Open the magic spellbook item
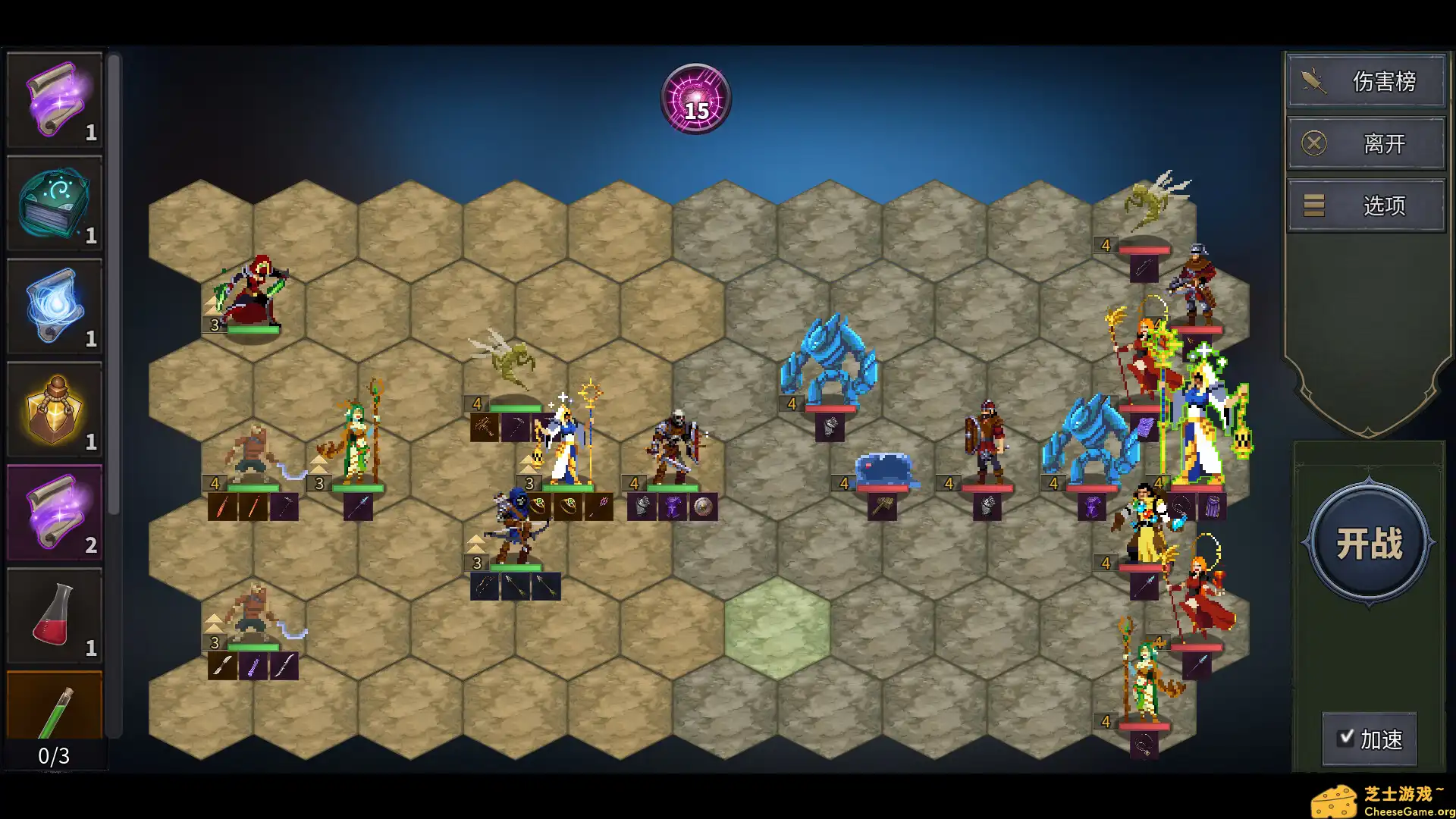This screenshot has width=1456, height=819. click(x=54, y=201)
